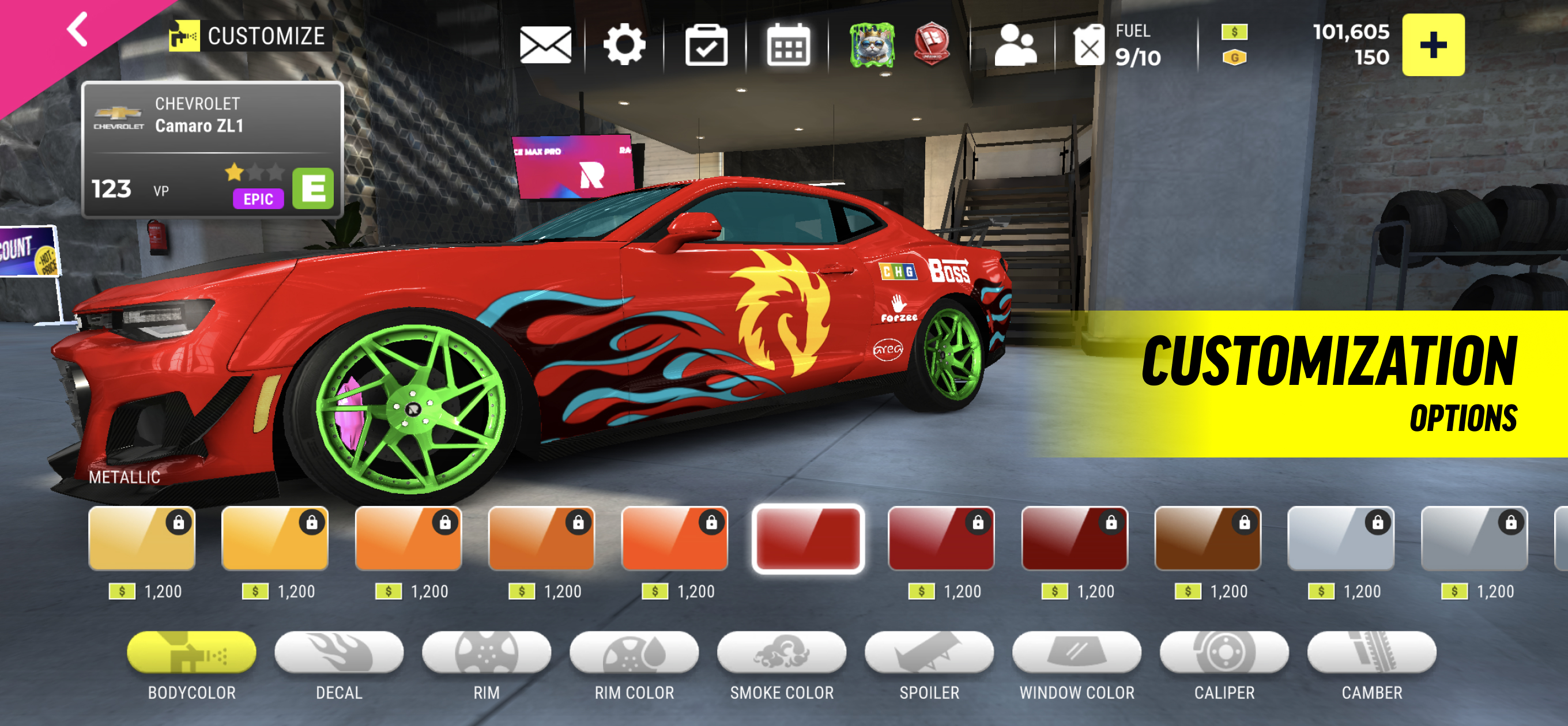Open the Rim category
This screenshot has height=726, width=1568.
487,654
